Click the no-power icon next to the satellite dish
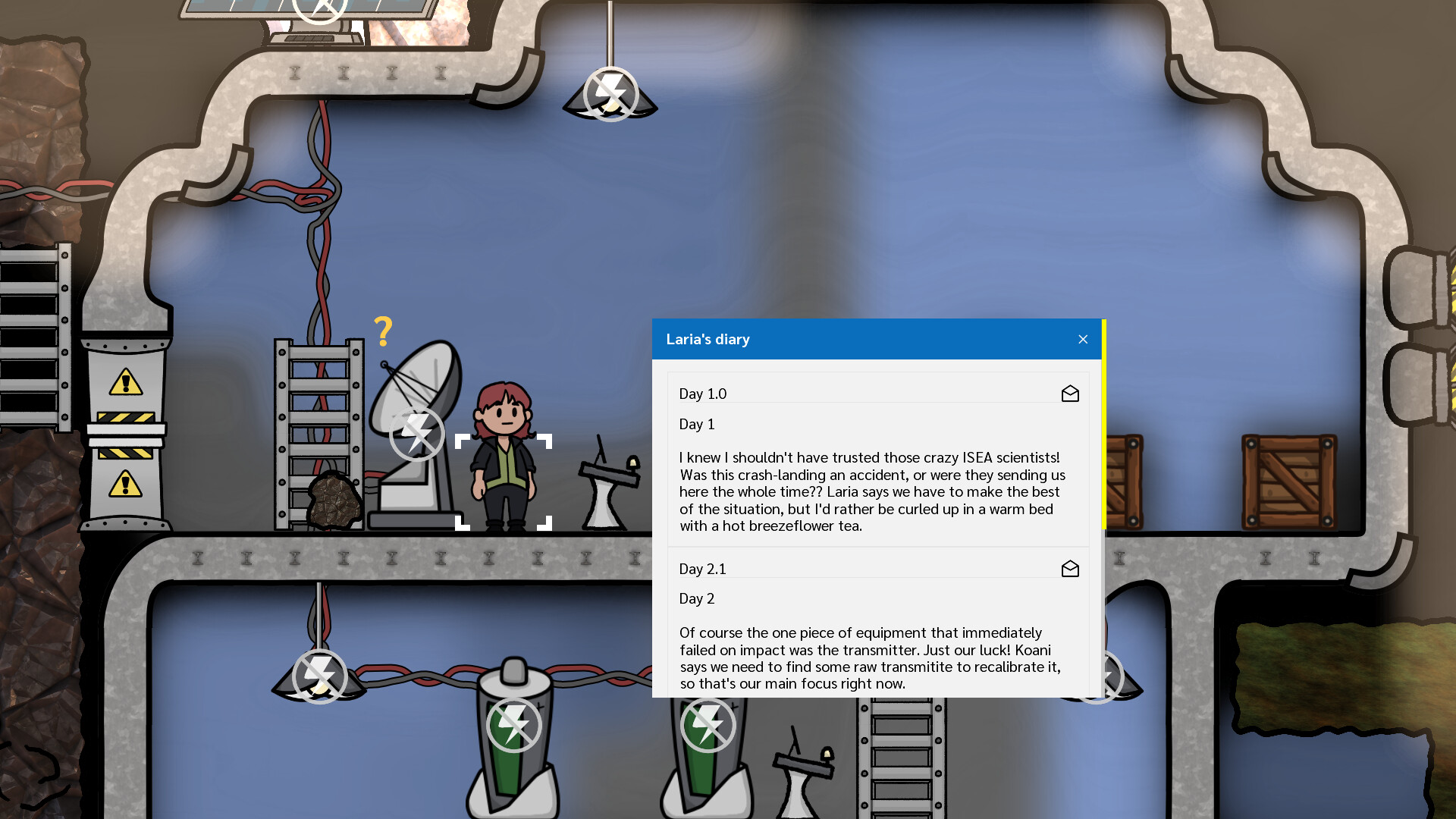The image size is (1456, 819). 418,434
